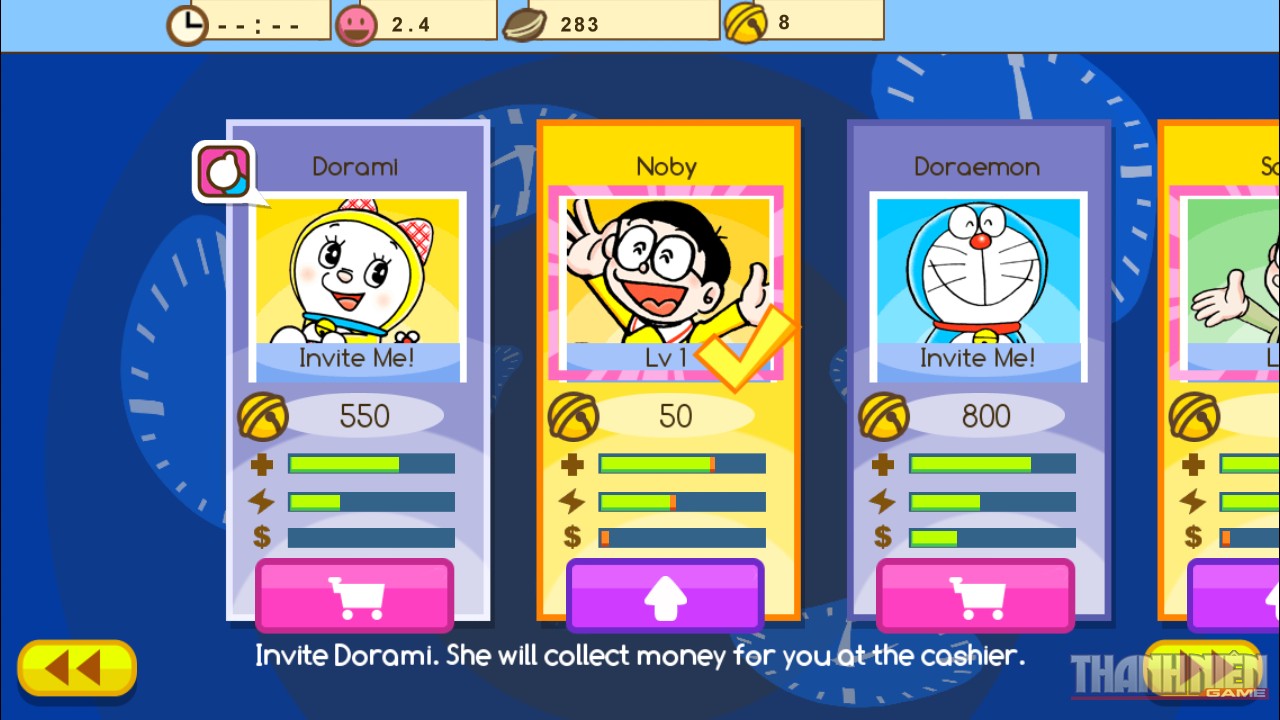Open the shopping cart to buy Dorami
Viewport: 1280px width, 720px height.
click(x=357, y=596)
